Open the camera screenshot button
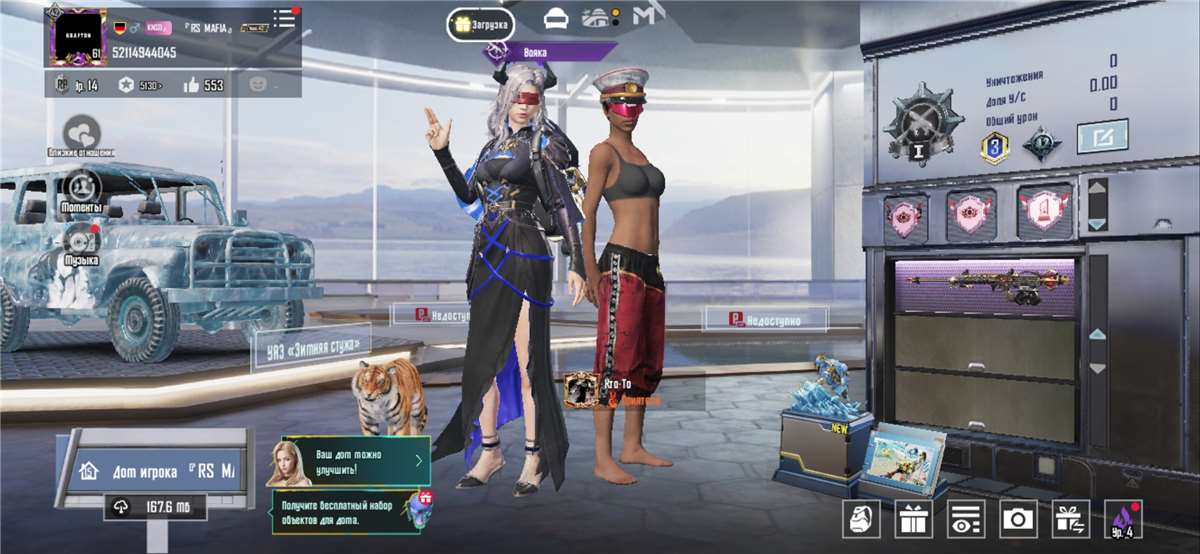The image size is (1200, 554). pyautogui.click(x=1018, y=518)
